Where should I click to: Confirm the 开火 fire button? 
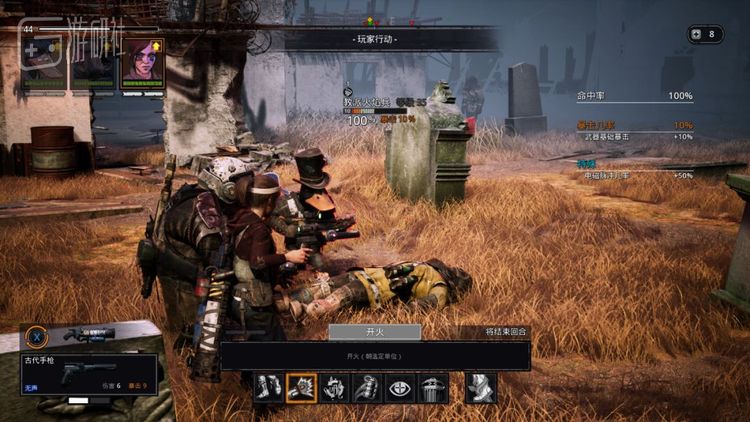(x=374, y=332)
